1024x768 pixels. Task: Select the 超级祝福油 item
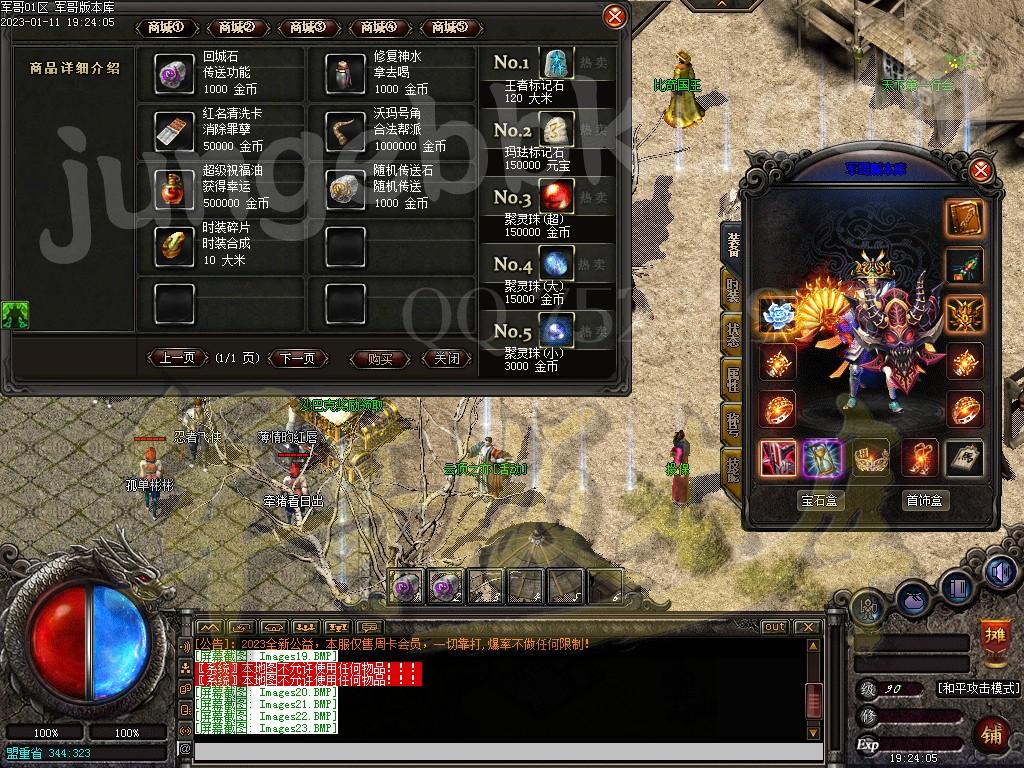point(174,187)
